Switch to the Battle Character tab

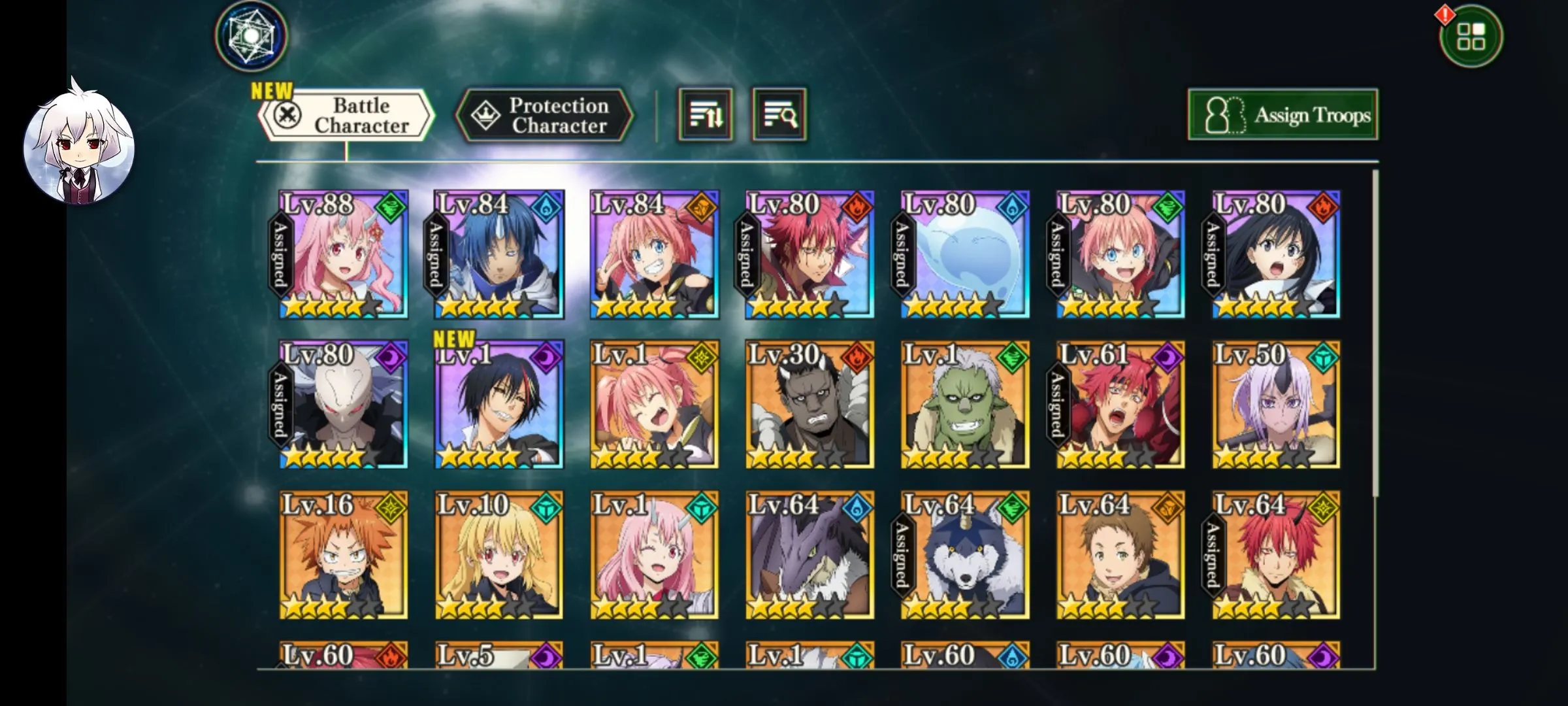(x=346, y=116)
